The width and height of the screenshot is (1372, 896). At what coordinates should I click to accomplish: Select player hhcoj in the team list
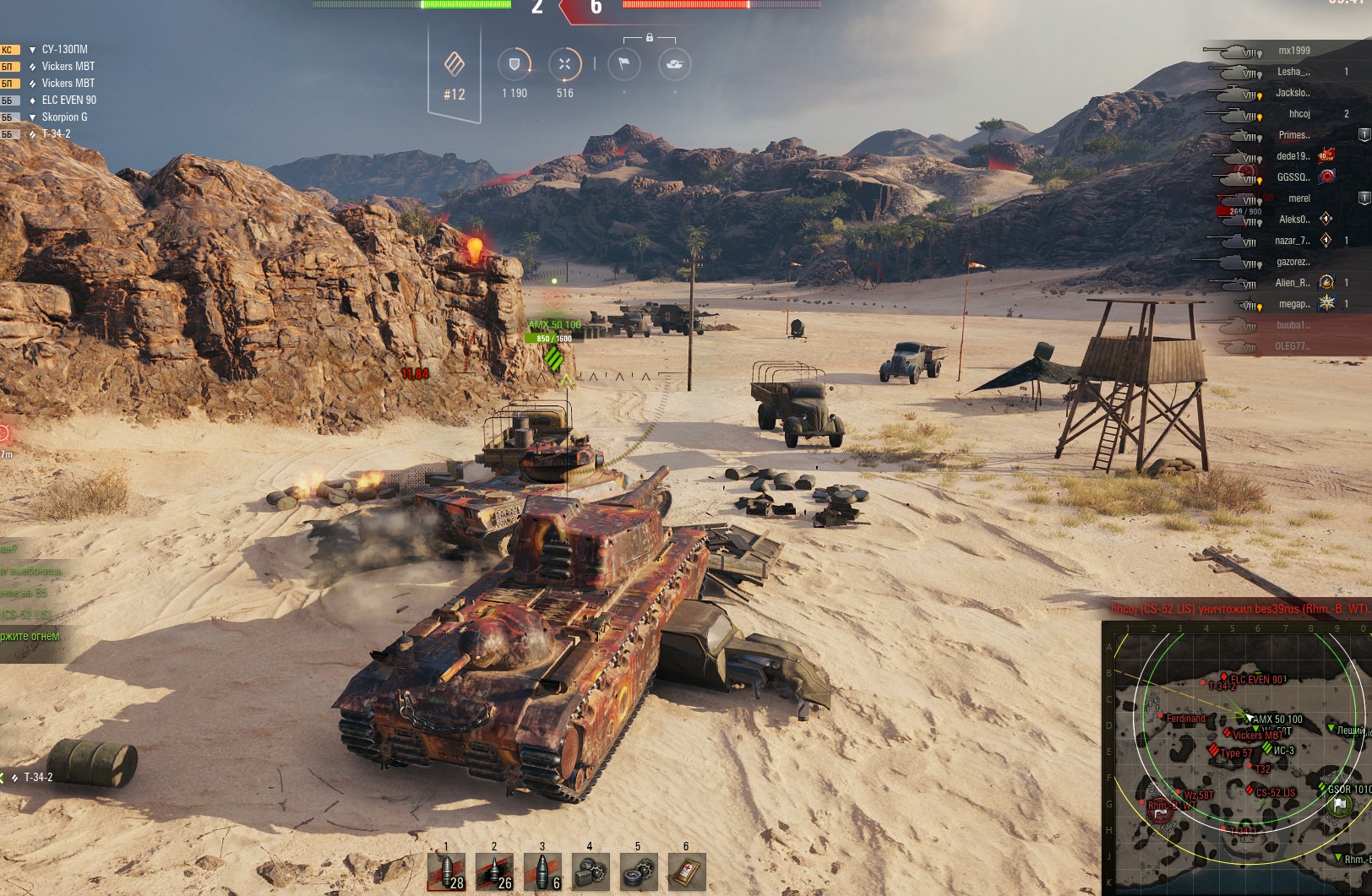pos(1299,114)
